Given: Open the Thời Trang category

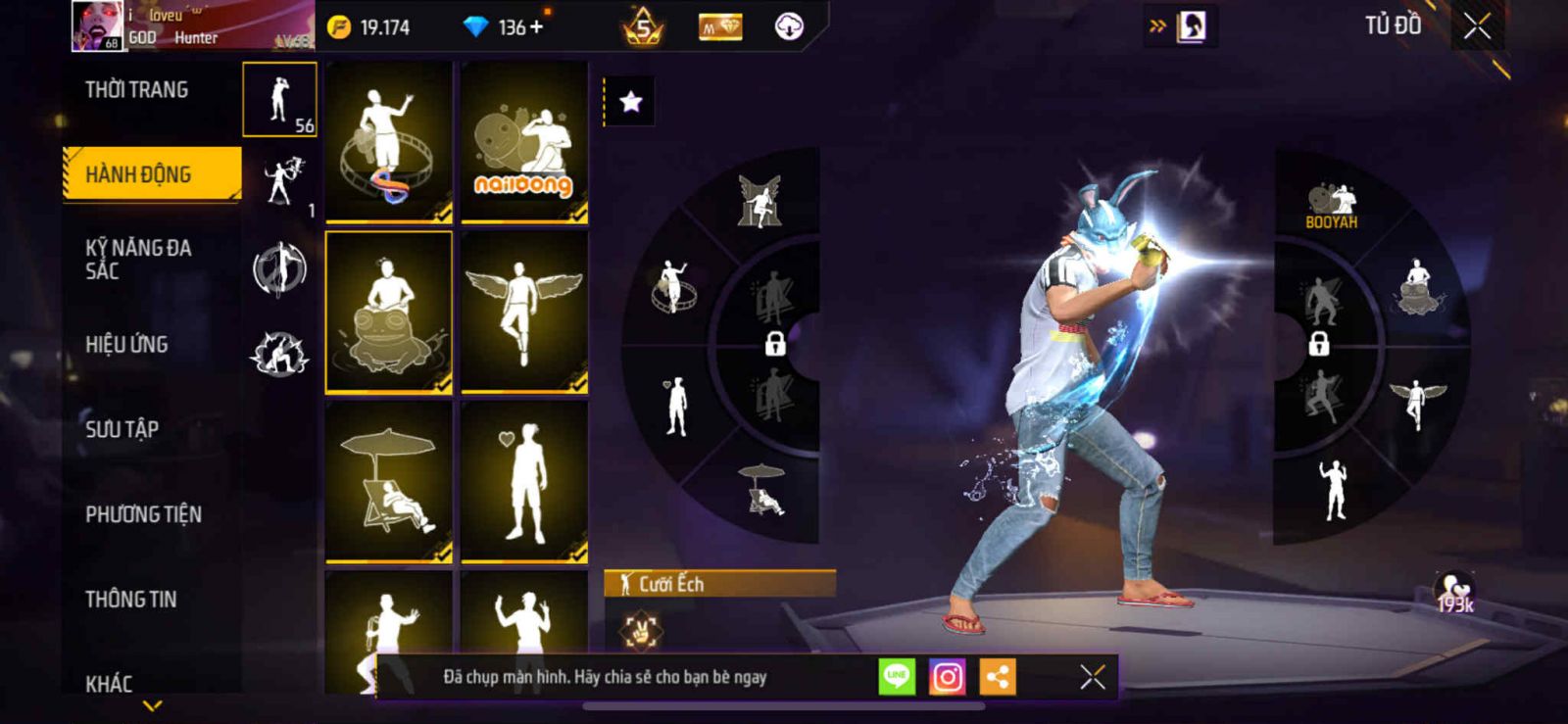Looking at the screenshot, I should tap(137, 90).
